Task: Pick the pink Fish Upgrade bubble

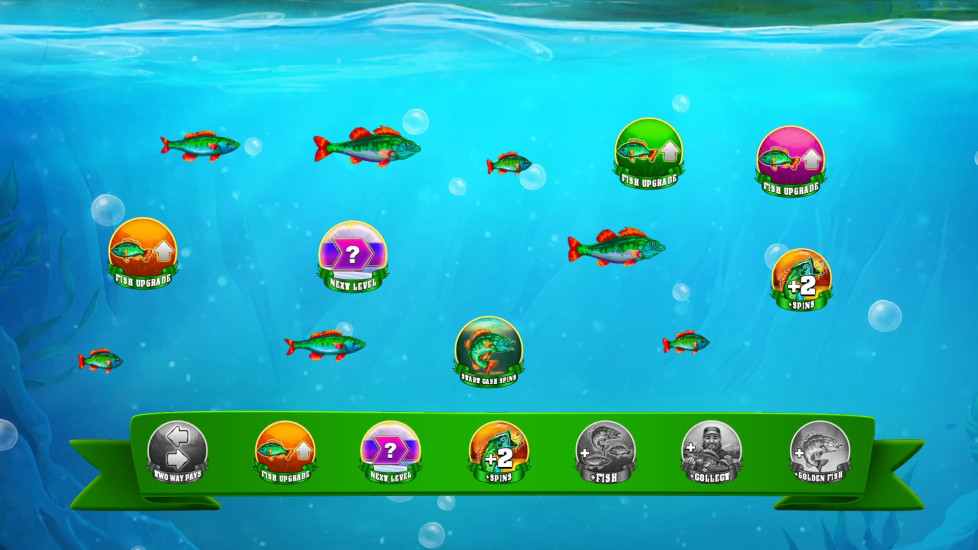Action: 790,158
